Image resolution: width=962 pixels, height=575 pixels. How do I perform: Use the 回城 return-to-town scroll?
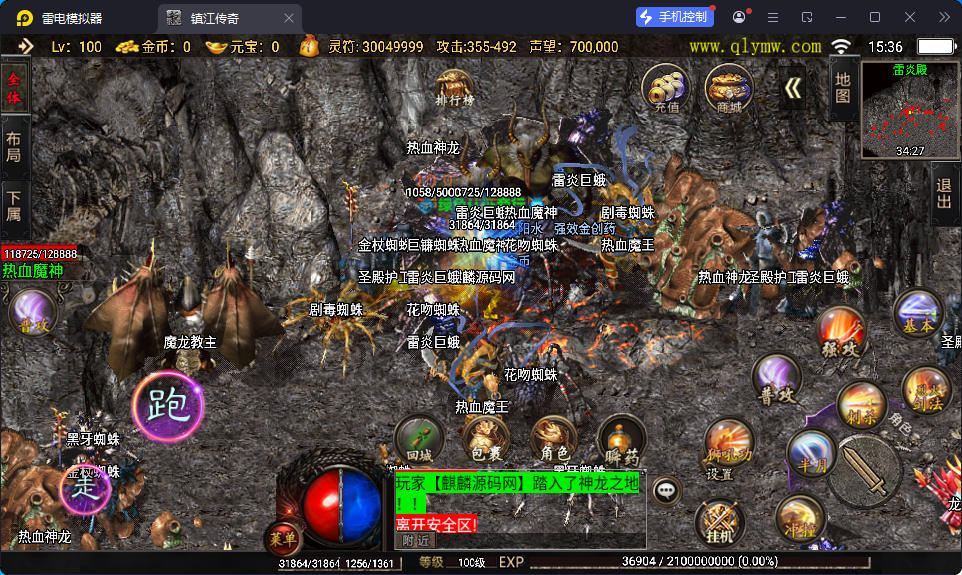[419, 440]
